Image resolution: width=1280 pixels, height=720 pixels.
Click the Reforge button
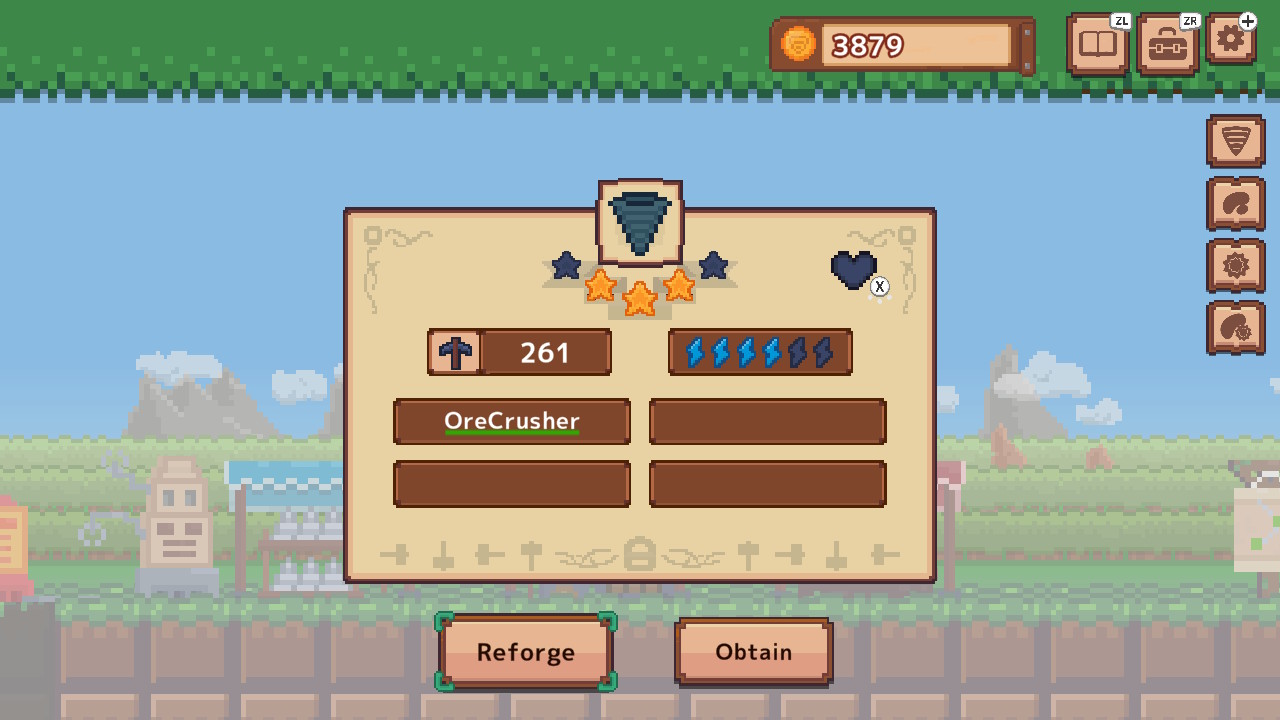pos(526,651)
